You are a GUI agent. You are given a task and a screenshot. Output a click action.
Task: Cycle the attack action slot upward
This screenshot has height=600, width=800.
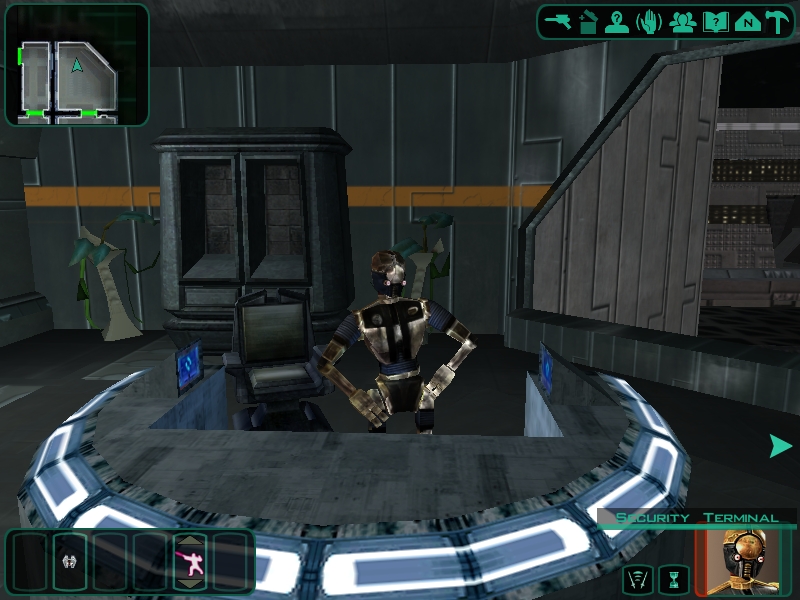(191, 541)
